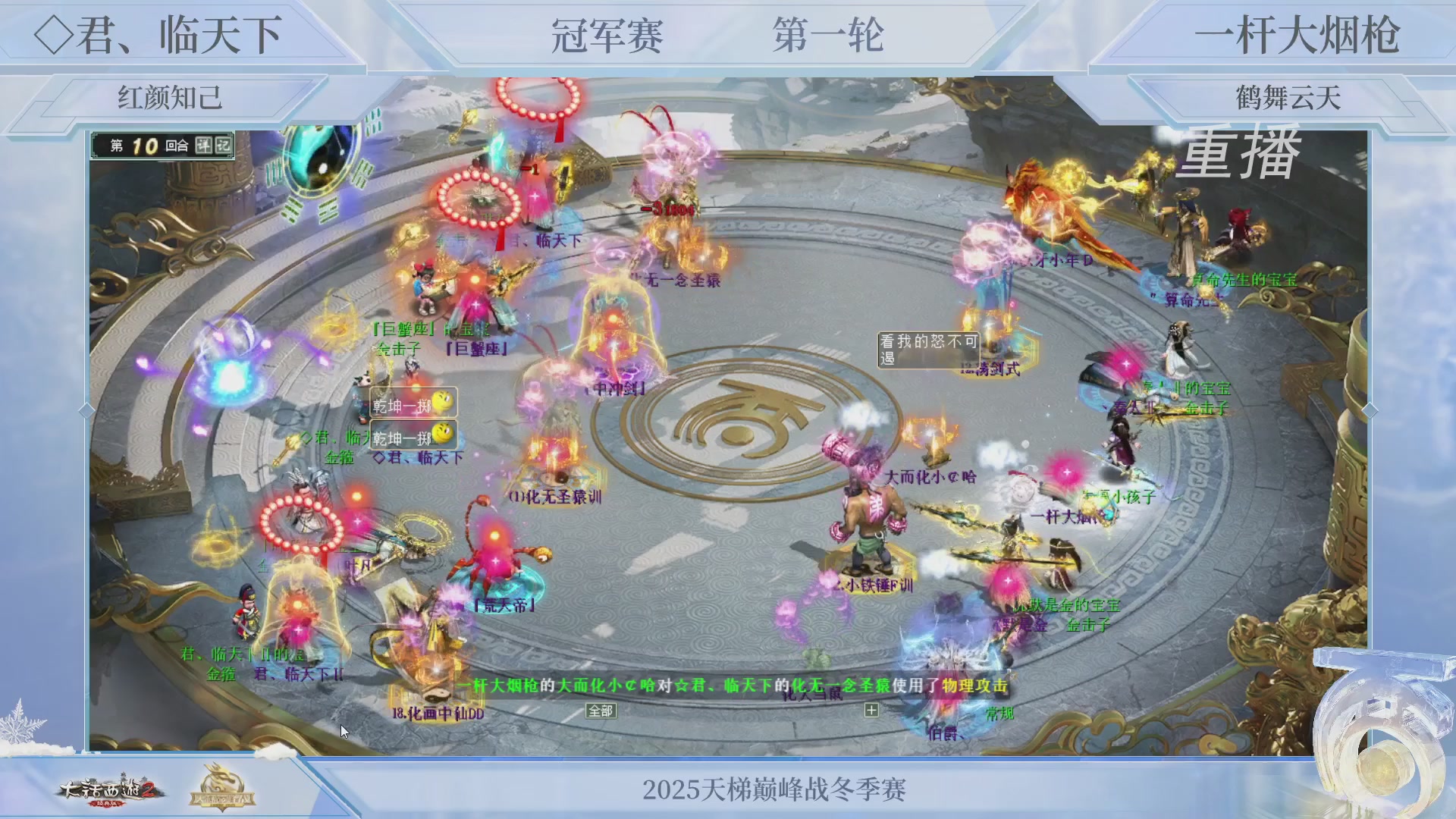Click the 看我的怒不可遏 chat bubble

point(927,351)
